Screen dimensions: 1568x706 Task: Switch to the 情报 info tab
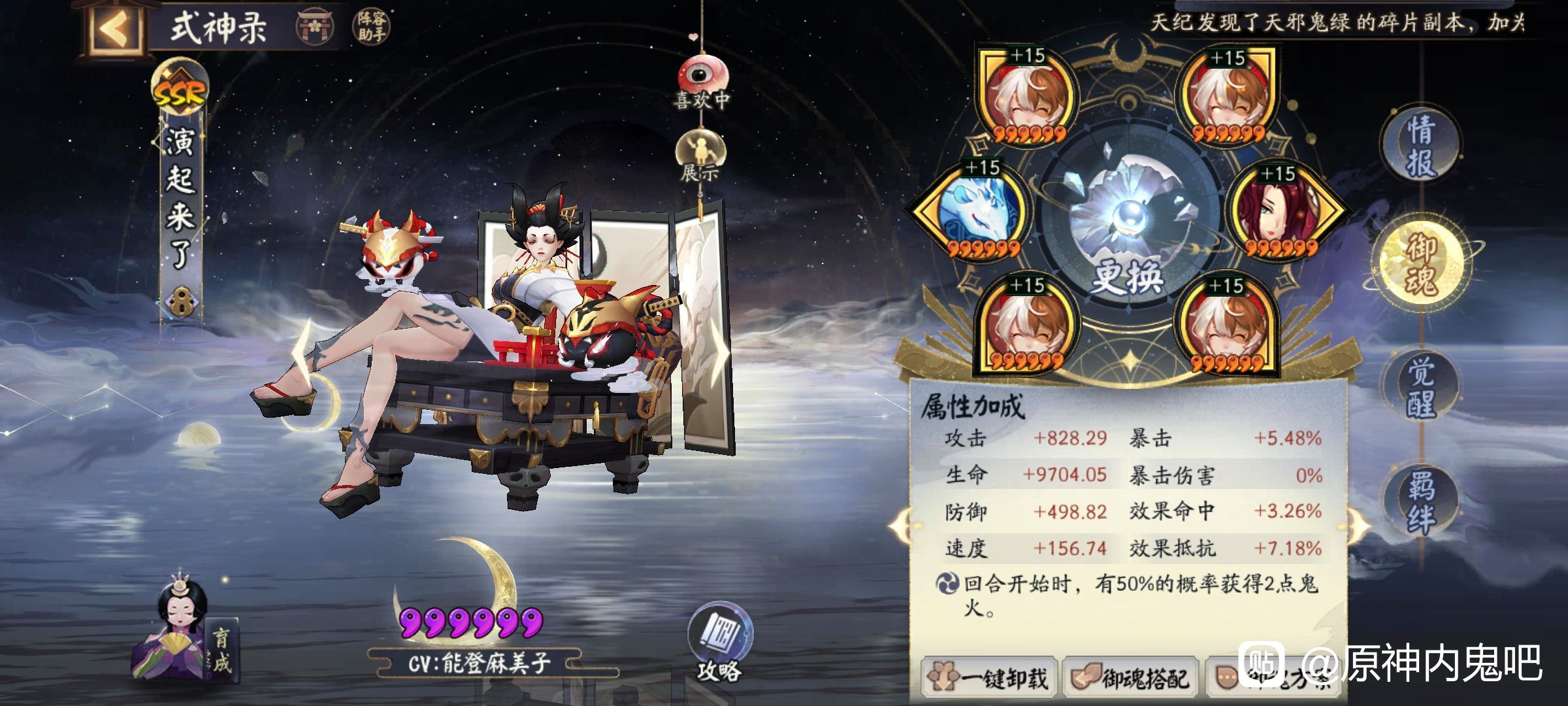click(x=1420, y=146)
